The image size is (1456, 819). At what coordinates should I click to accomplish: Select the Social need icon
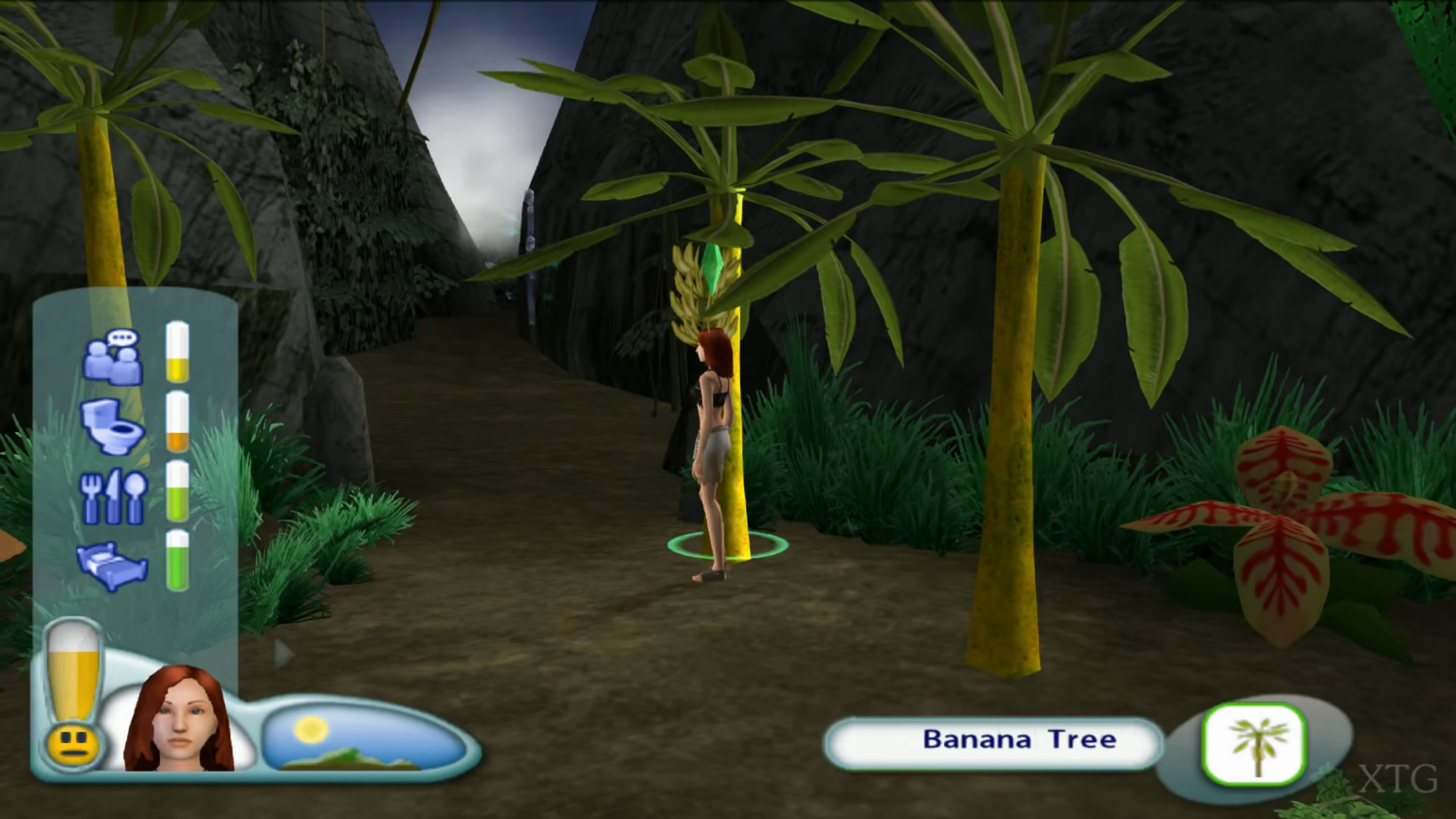point(114,358)
